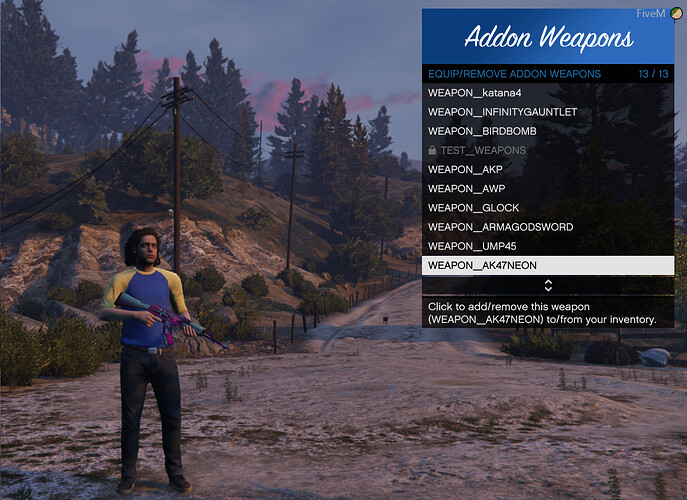Viewport: 687px width, 500px height.
Task: Add WEAPON_GLOCK to inventory
Action: point(547,208)
